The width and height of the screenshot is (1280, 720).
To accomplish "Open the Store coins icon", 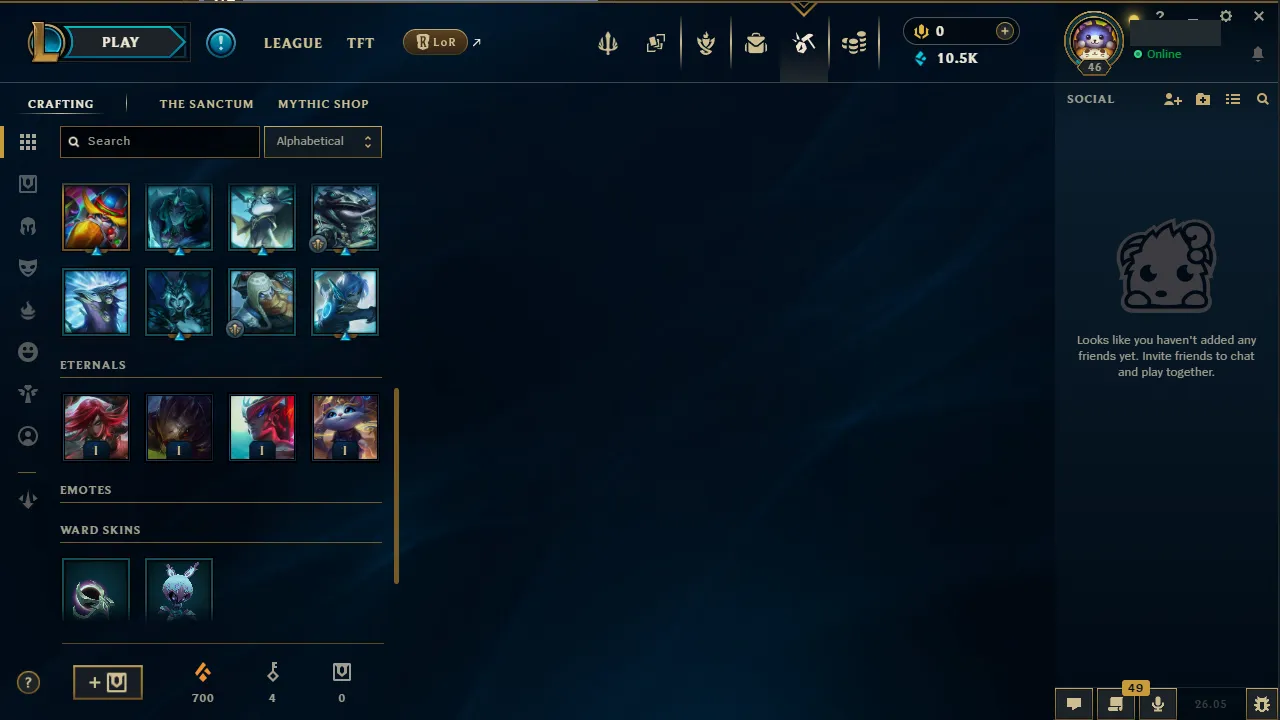I will pyautogui.click(x=855, y=43).
